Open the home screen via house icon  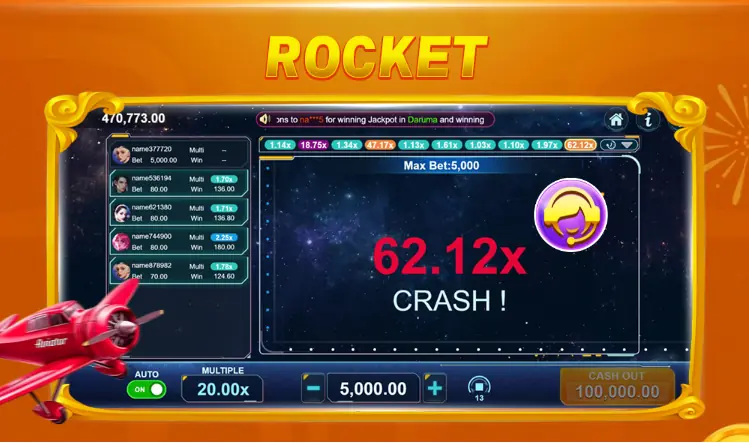[617, 120]
